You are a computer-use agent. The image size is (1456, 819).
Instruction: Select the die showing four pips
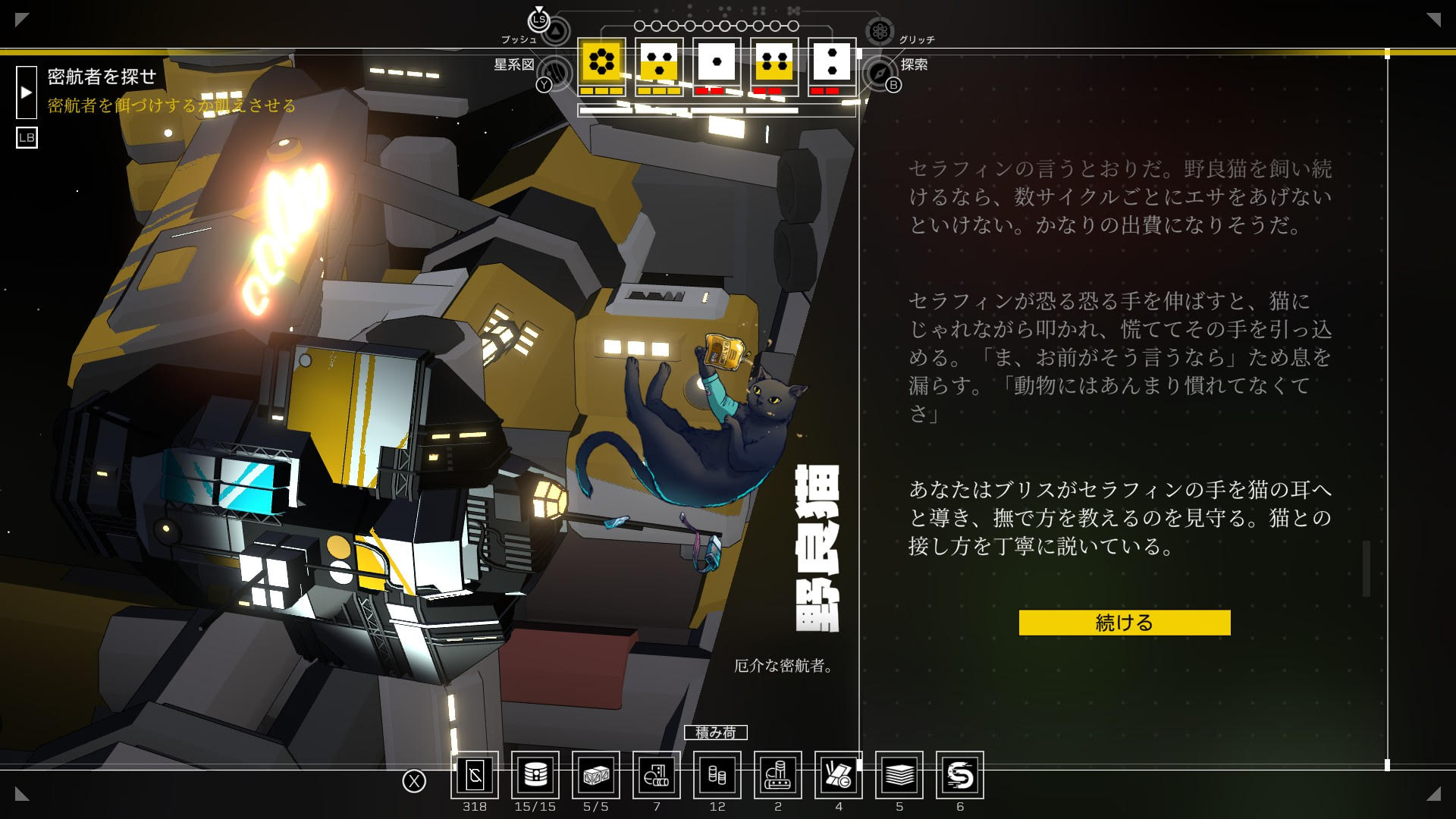774,61
